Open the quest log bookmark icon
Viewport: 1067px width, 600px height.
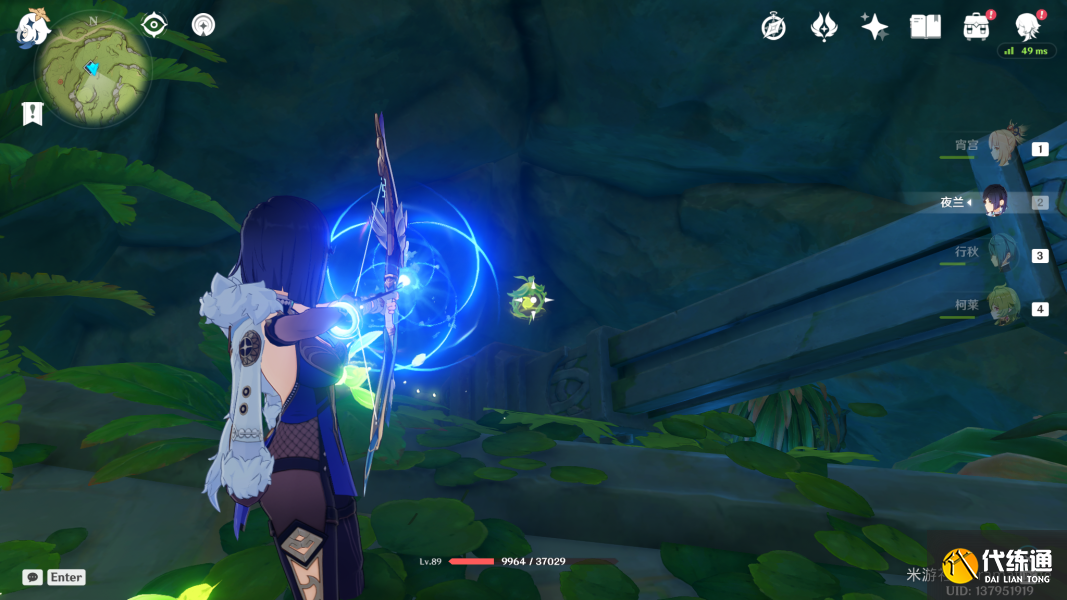click(x=33, y=114)
